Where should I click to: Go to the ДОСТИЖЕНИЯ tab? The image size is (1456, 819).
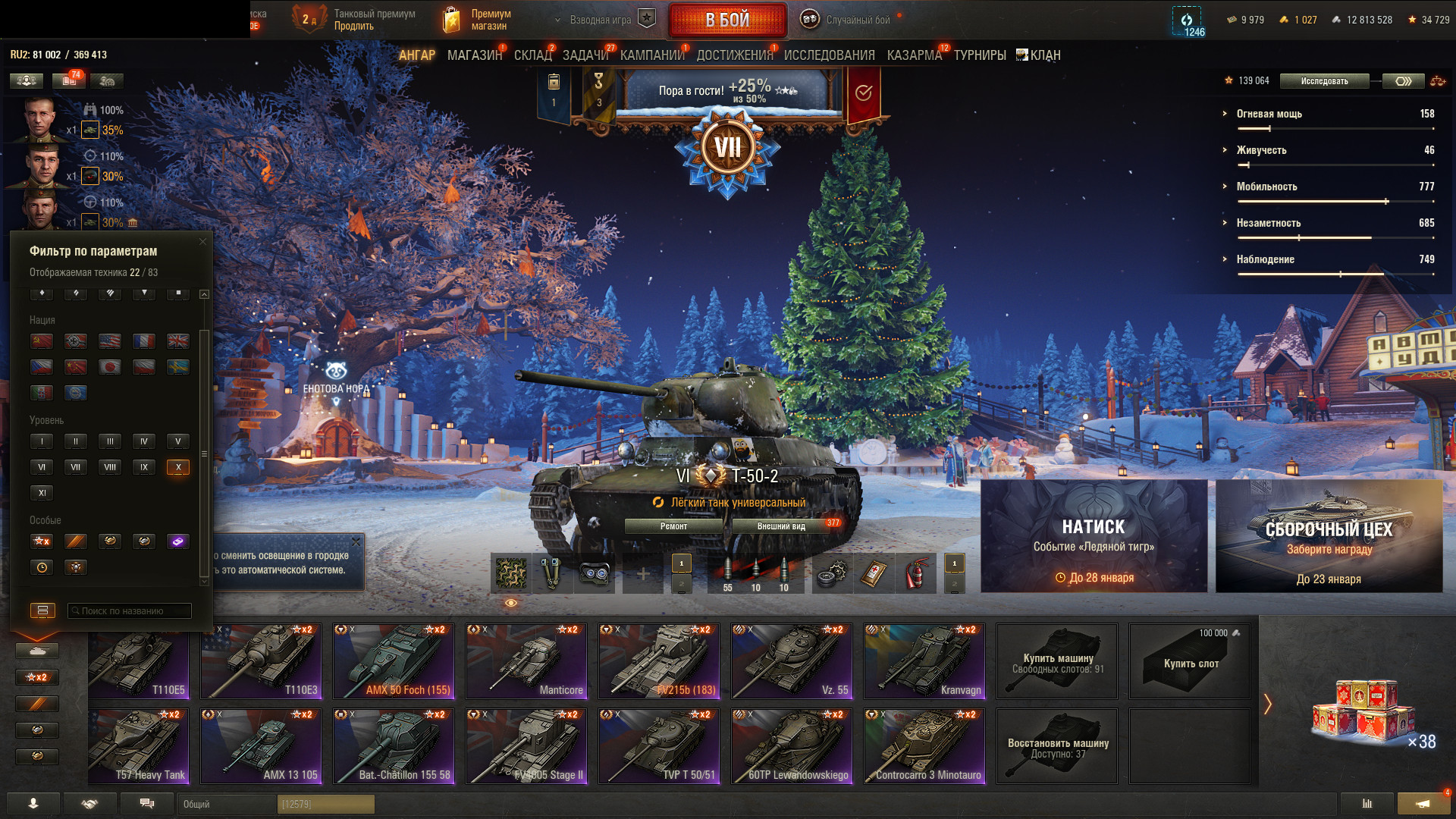click(x=734, y=55)
